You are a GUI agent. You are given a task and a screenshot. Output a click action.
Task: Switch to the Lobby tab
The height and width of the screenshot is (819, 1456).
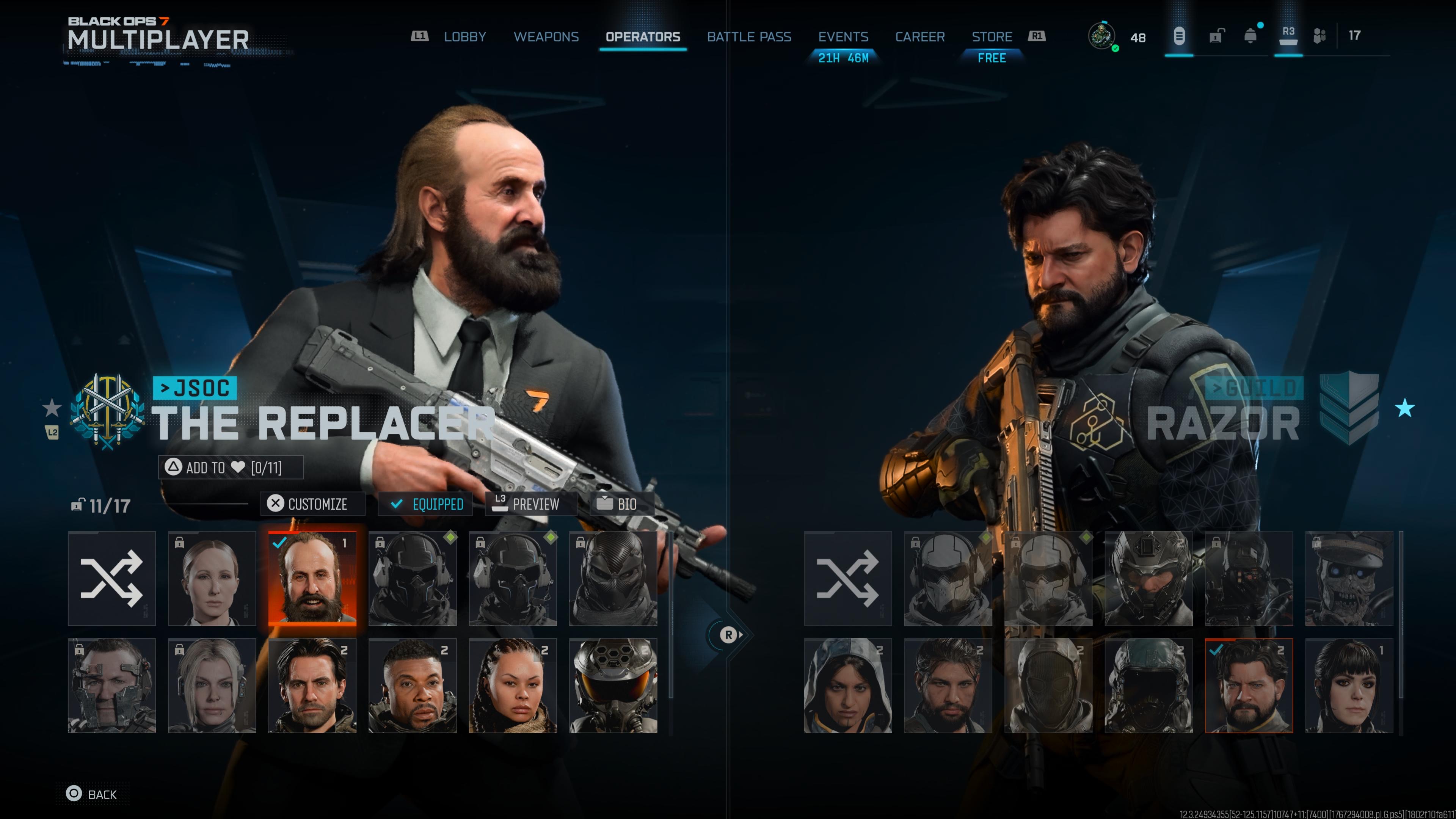tap(464, 37)
